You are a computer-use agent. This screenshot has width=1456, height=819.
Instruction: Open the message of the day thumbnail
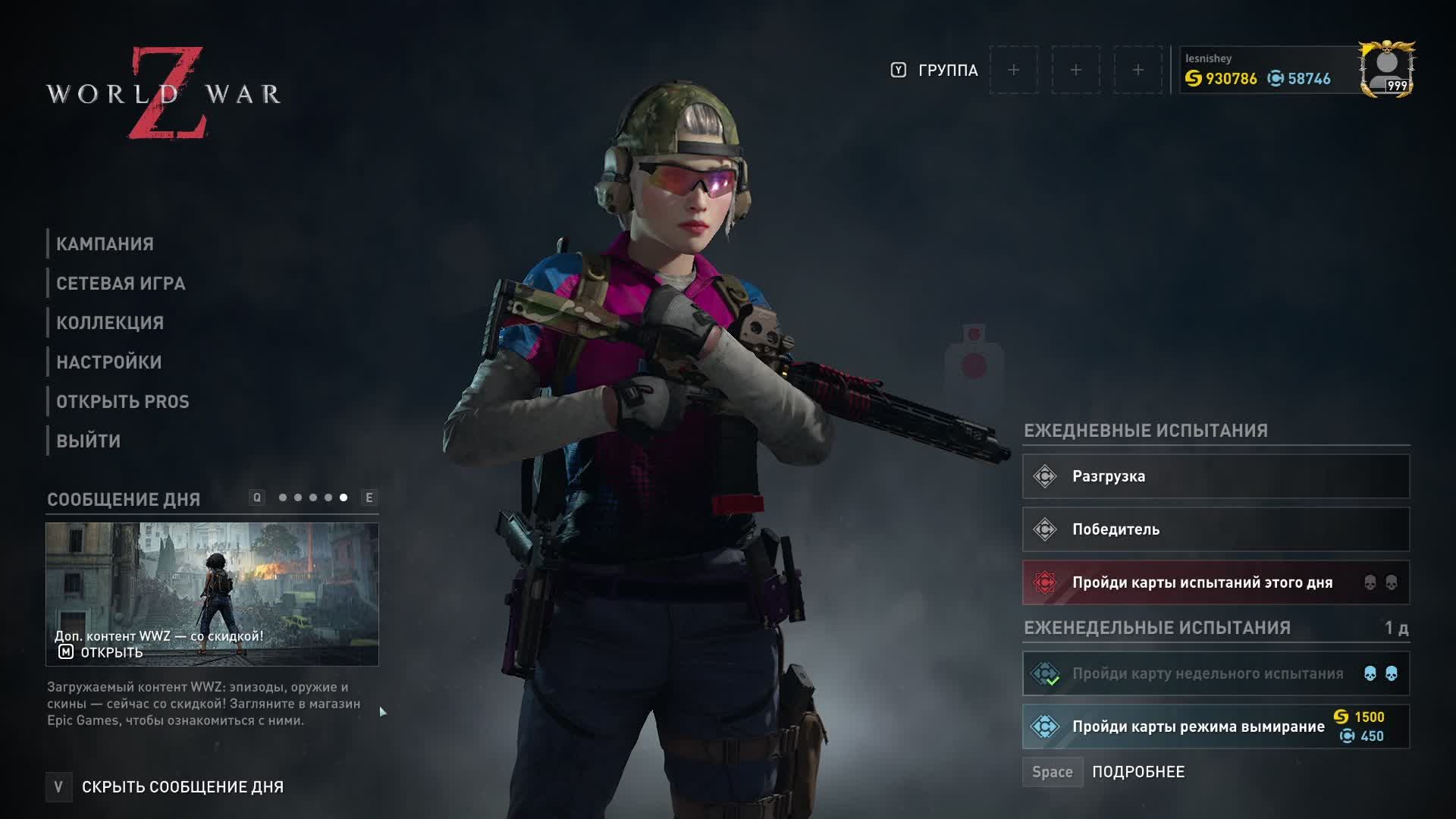212,594
